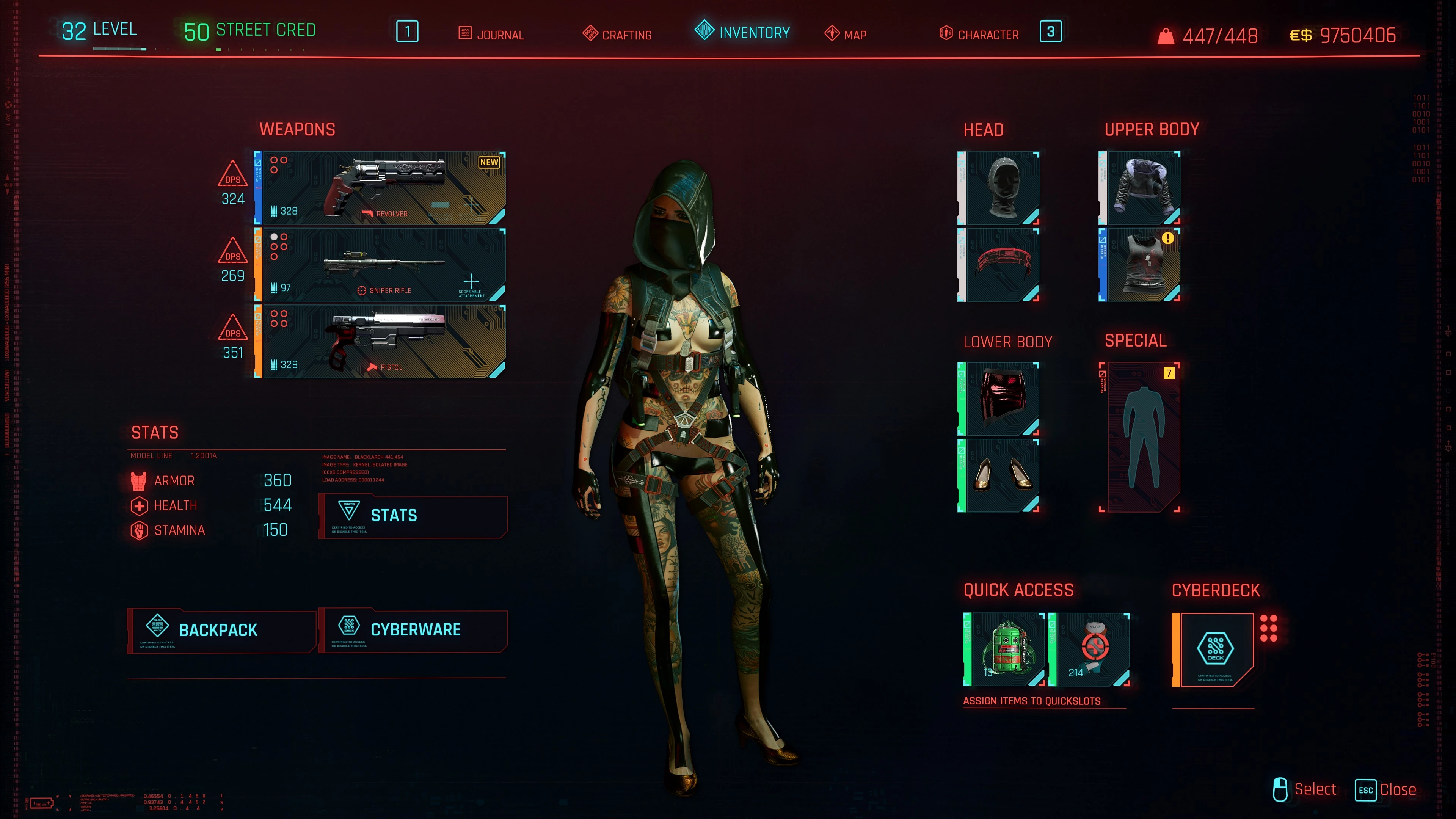Screen dimensions: 1456x819
Task: Open the Backpack
Action: 221,630
